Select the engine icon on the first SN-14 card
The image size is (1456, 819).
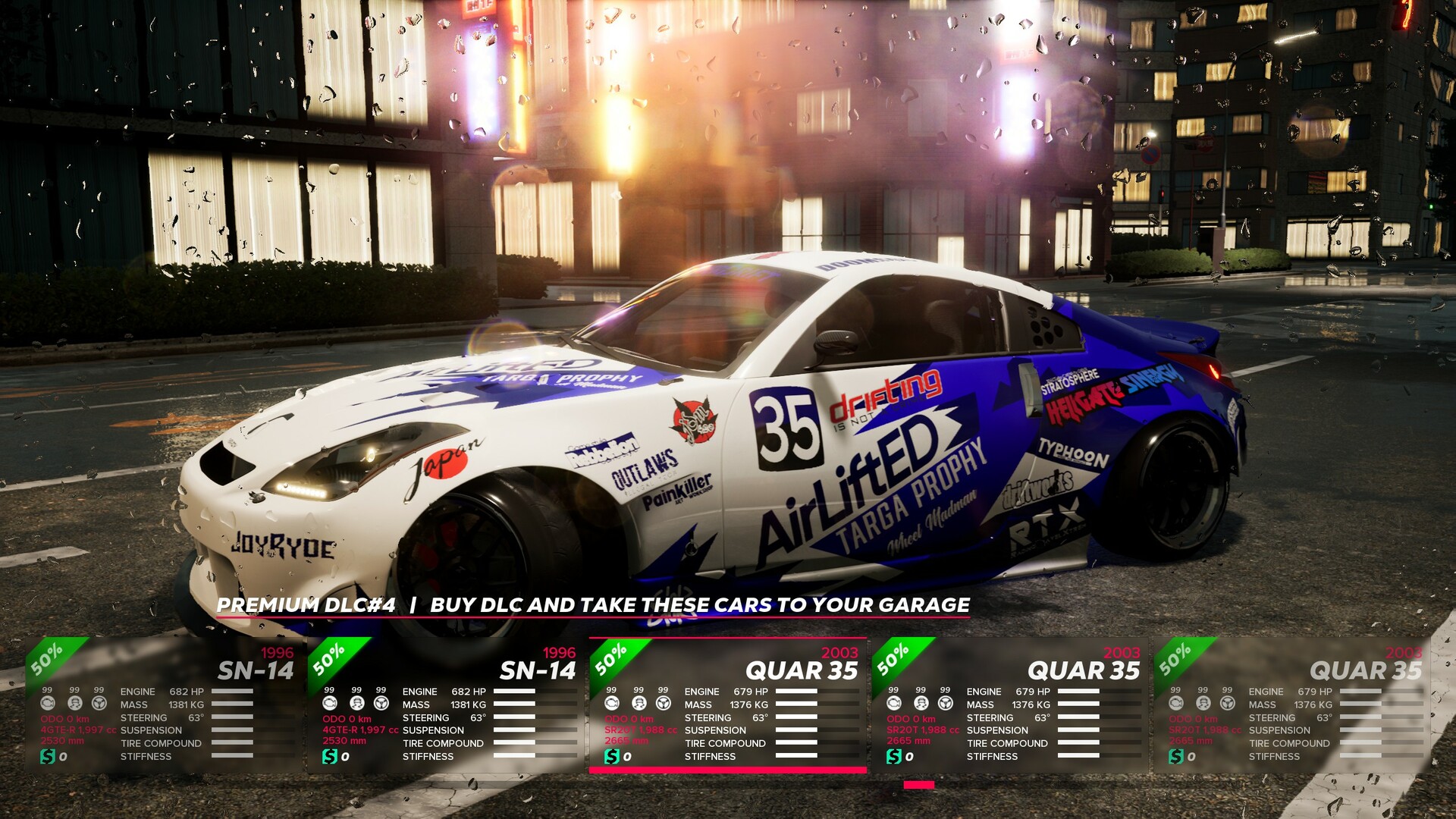tap(48, 704)
